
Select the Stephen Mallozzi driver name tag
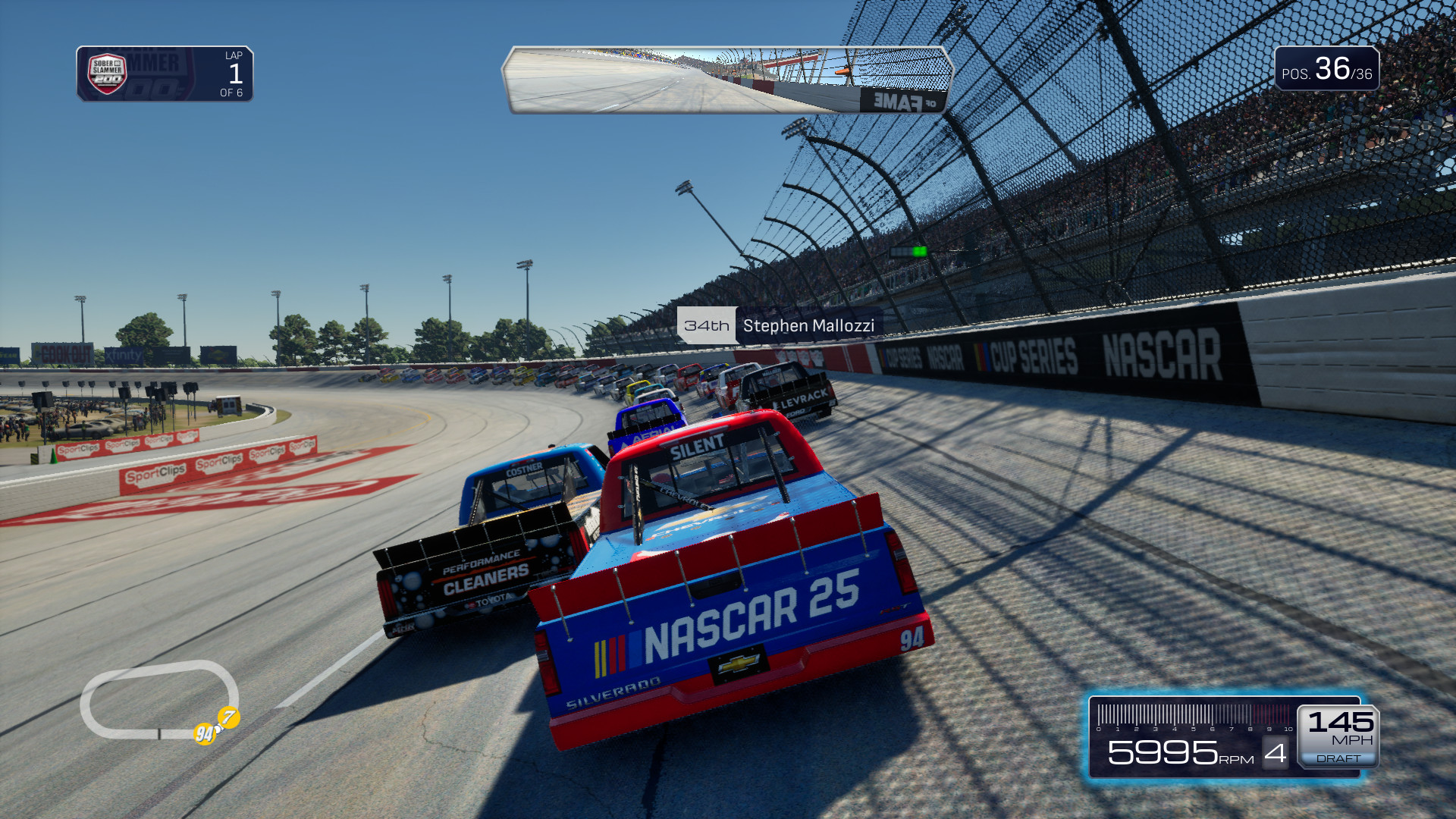pyautogui.click(x=780, y=326)
